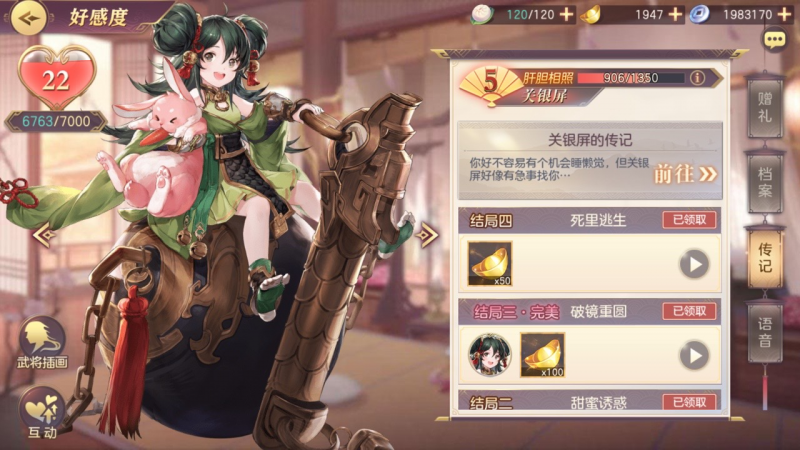Select the 50 gold ingot reward icon

[x=490, y=263]
